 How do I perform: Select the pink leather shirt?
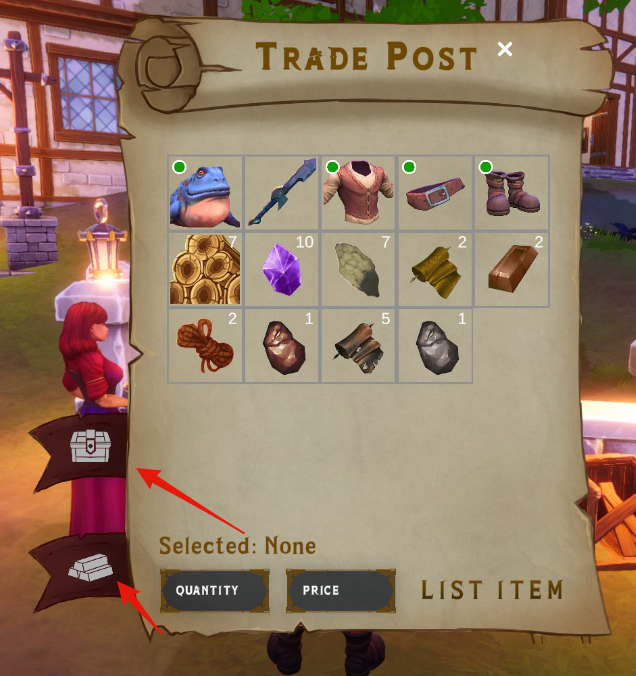359,193
